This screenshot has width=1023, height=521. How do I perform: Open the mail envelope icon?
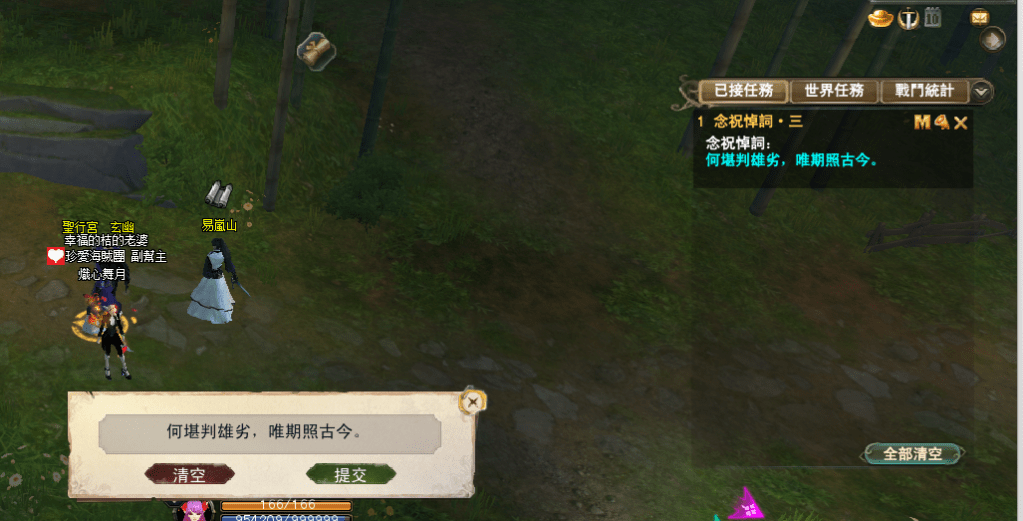pos(979,17)
